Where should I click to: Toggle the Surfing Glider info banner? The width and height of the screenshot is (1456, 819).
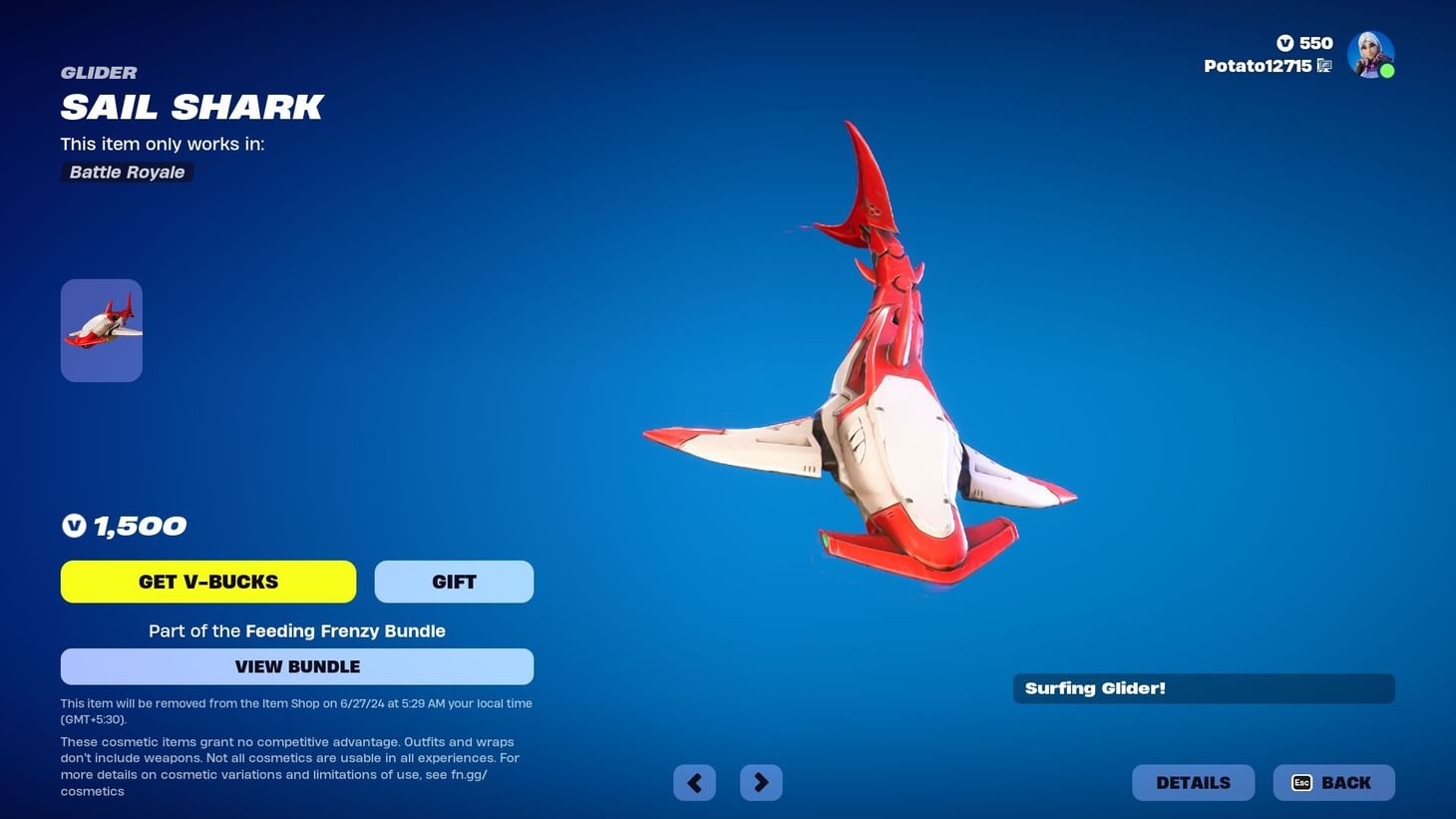pyautogui.click(x=1203, y=687)
